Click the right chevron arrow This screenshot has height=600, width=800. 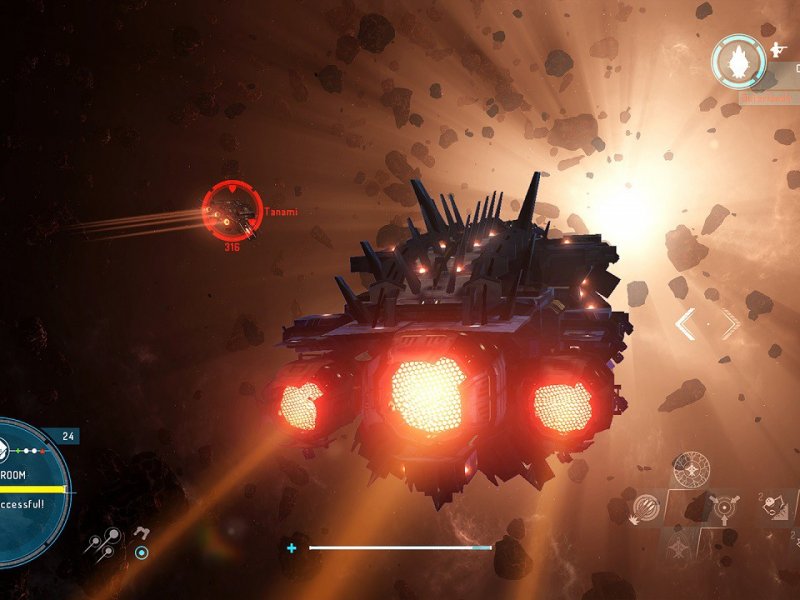(731, 324)
